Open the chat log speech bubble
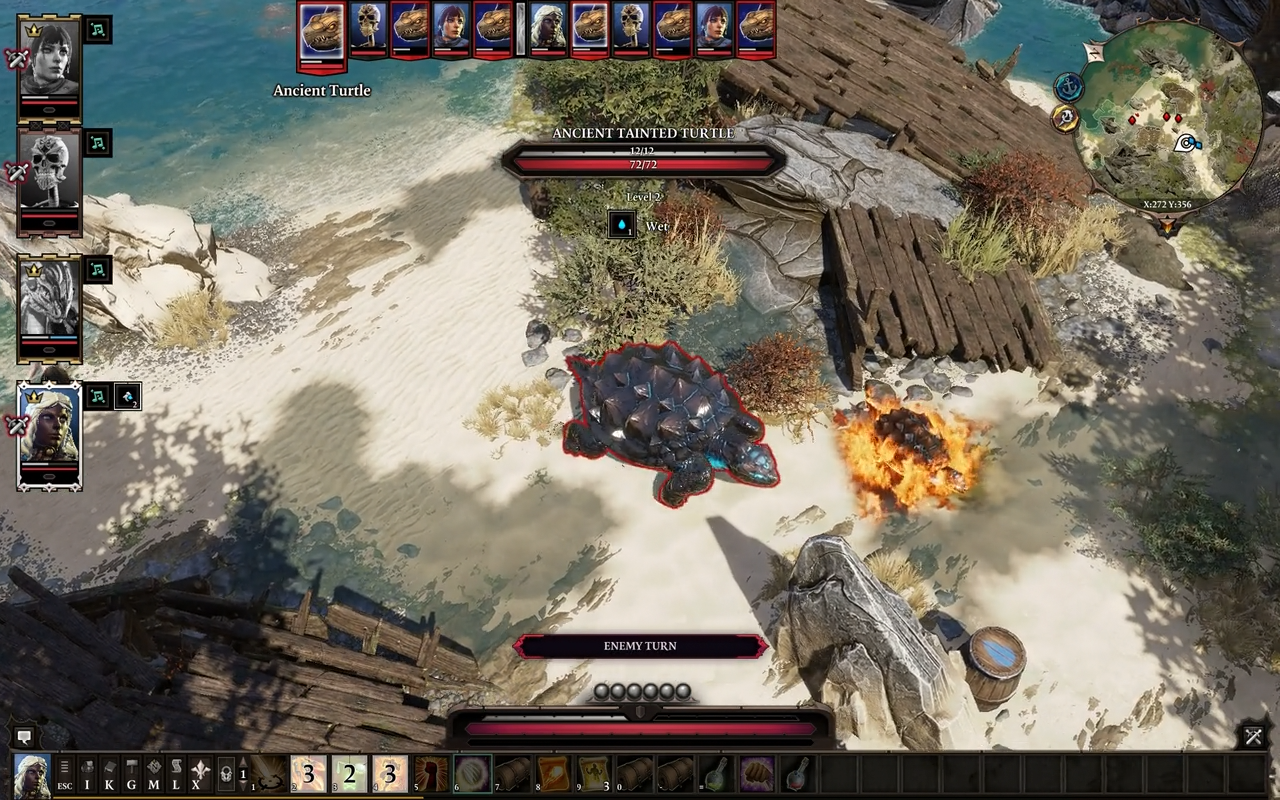This screenshot has height=800, width=1280. pyautogui.click(x=25, y=737)
